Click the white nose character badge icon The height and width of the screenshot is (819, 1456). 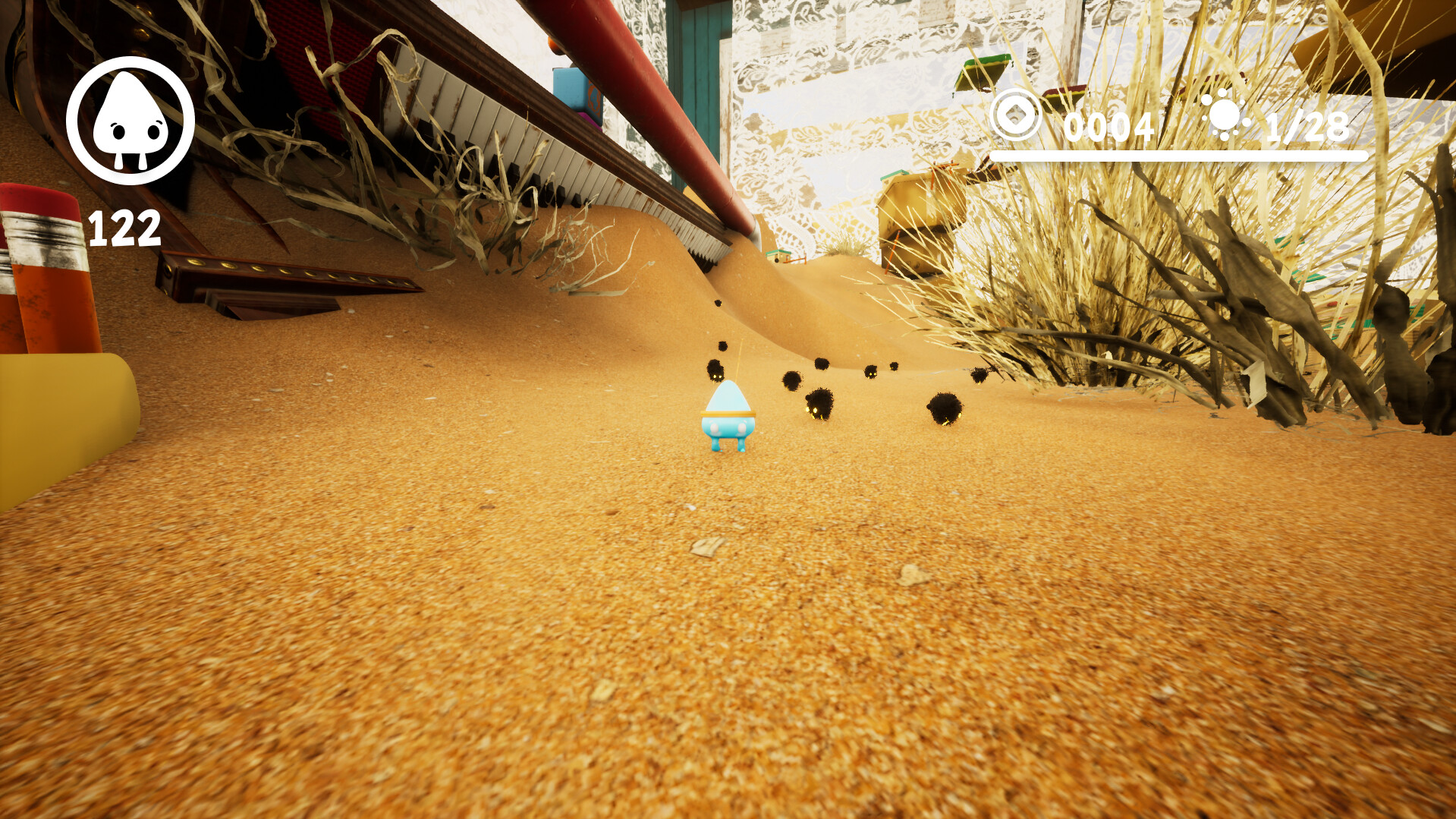[131, 118]
